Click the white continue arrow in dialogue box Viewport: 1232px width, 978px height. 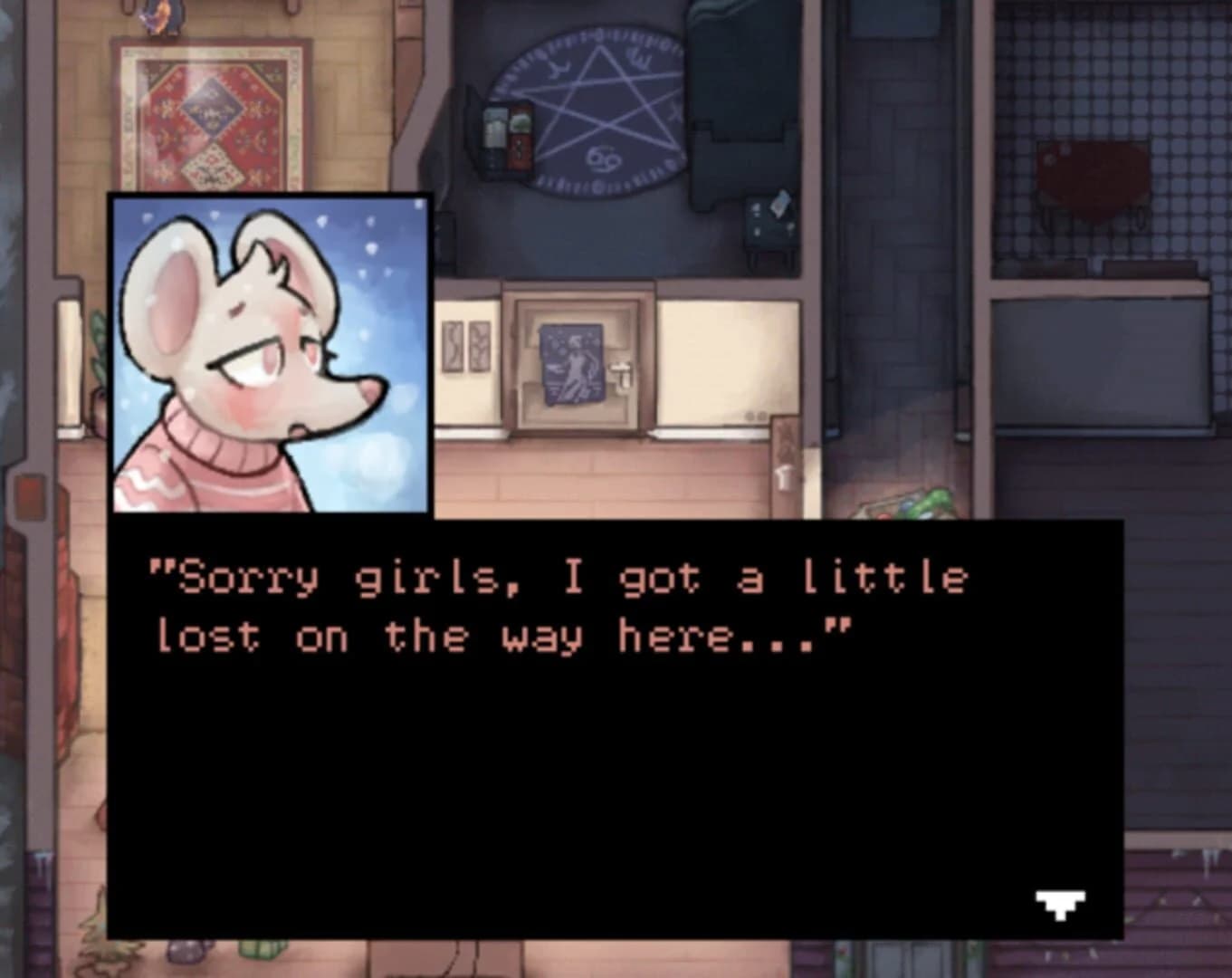pyautogui.click(x=1059, y=901)
